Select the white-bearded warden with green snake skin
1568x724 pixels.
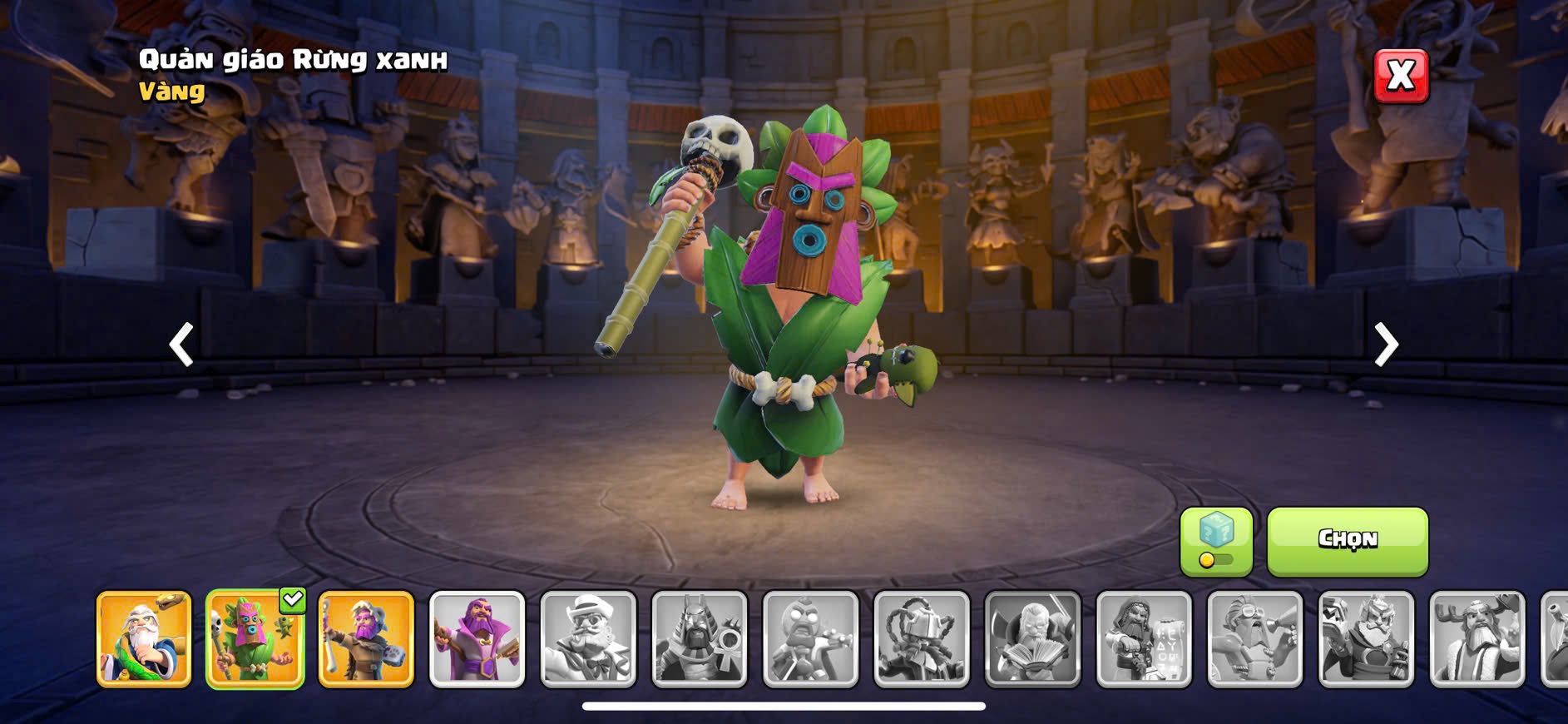point(144,639)
